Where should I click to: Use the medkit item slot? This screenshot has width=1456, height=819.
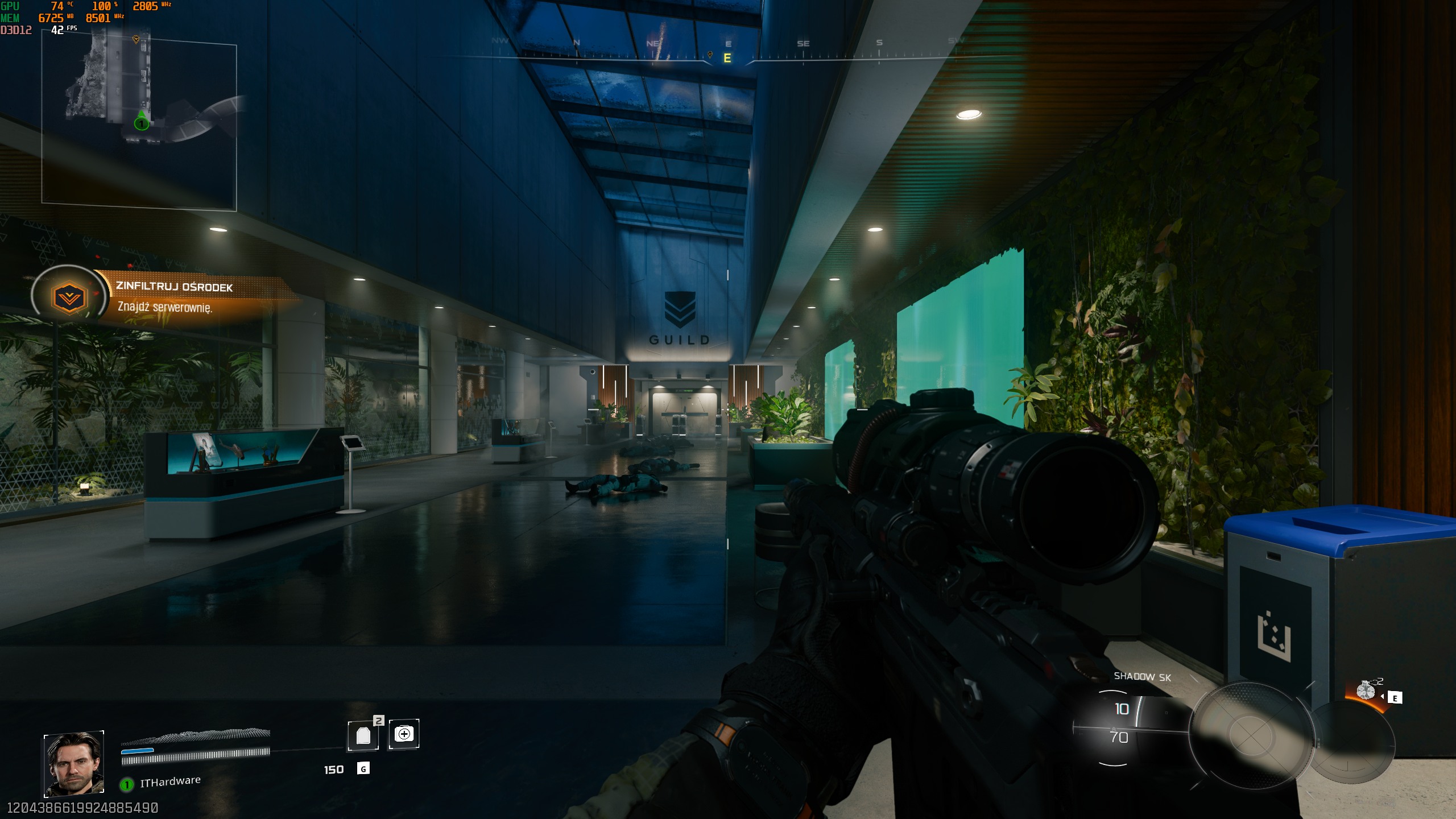(x=404, y=734)
